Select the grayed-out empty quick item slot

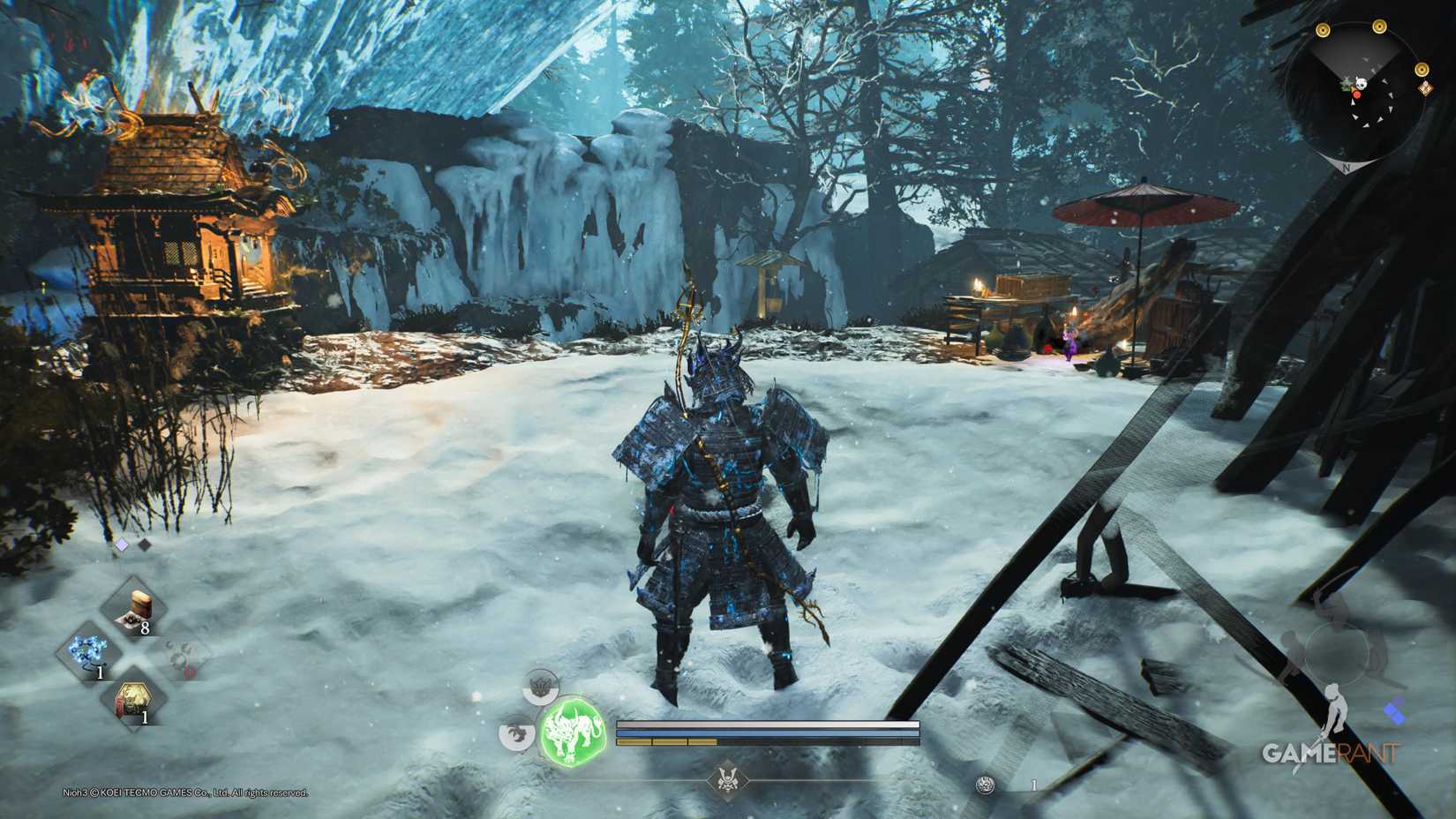point(182,655)
